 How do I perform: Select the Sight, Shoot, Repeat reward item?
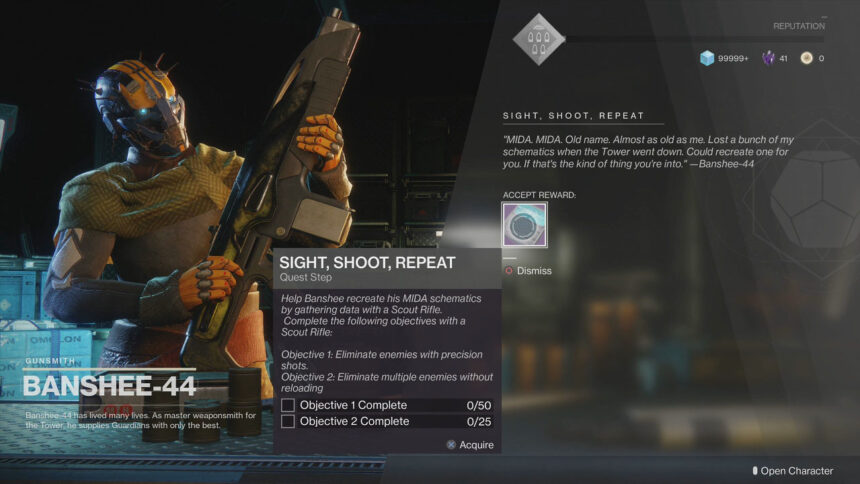(524, 225)
